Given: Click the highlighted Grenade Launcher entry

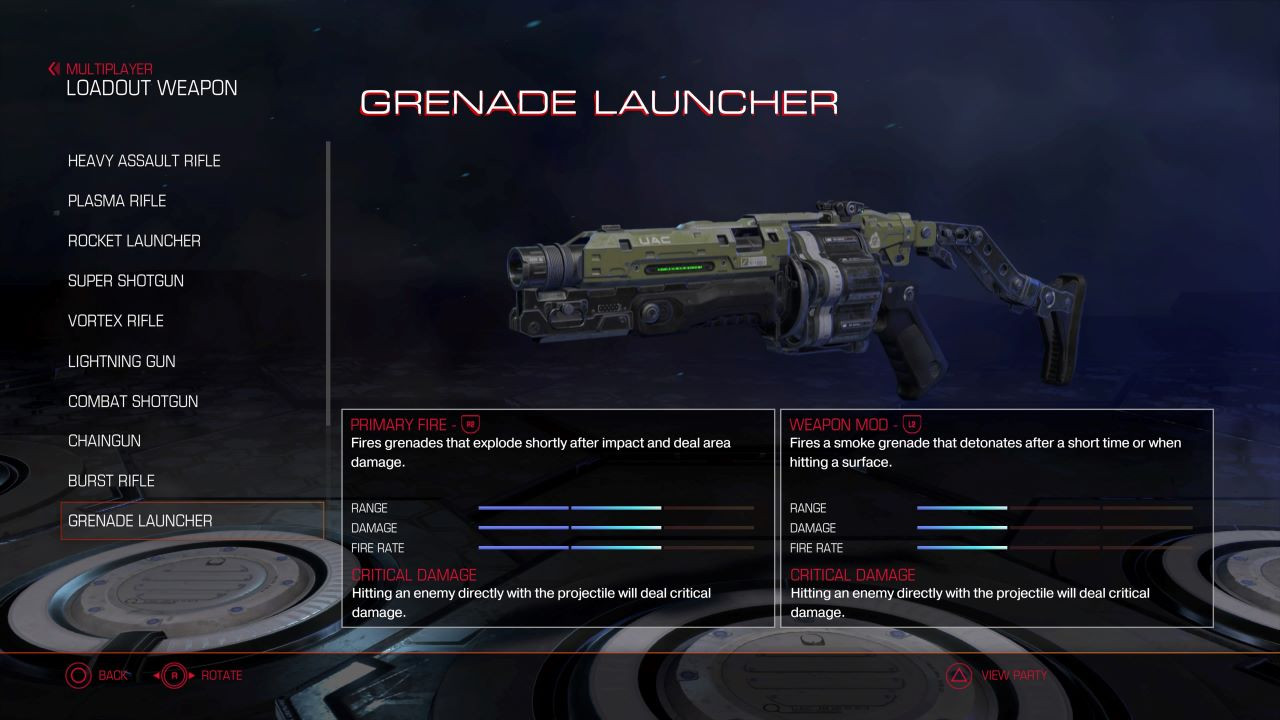Looking at the screenshot, I should coord(140,521).
